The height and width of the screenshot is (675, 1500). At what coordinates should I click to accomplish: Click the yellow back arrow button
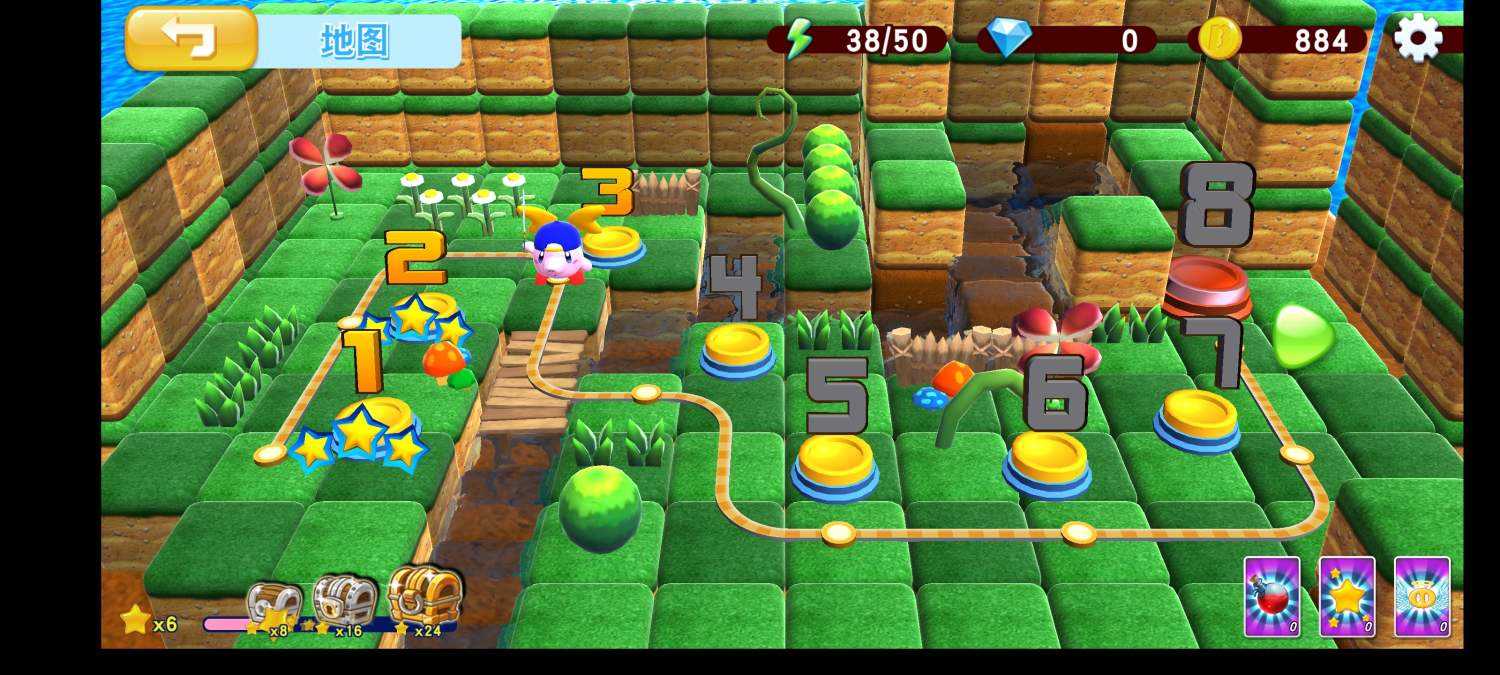coord(191,39)
